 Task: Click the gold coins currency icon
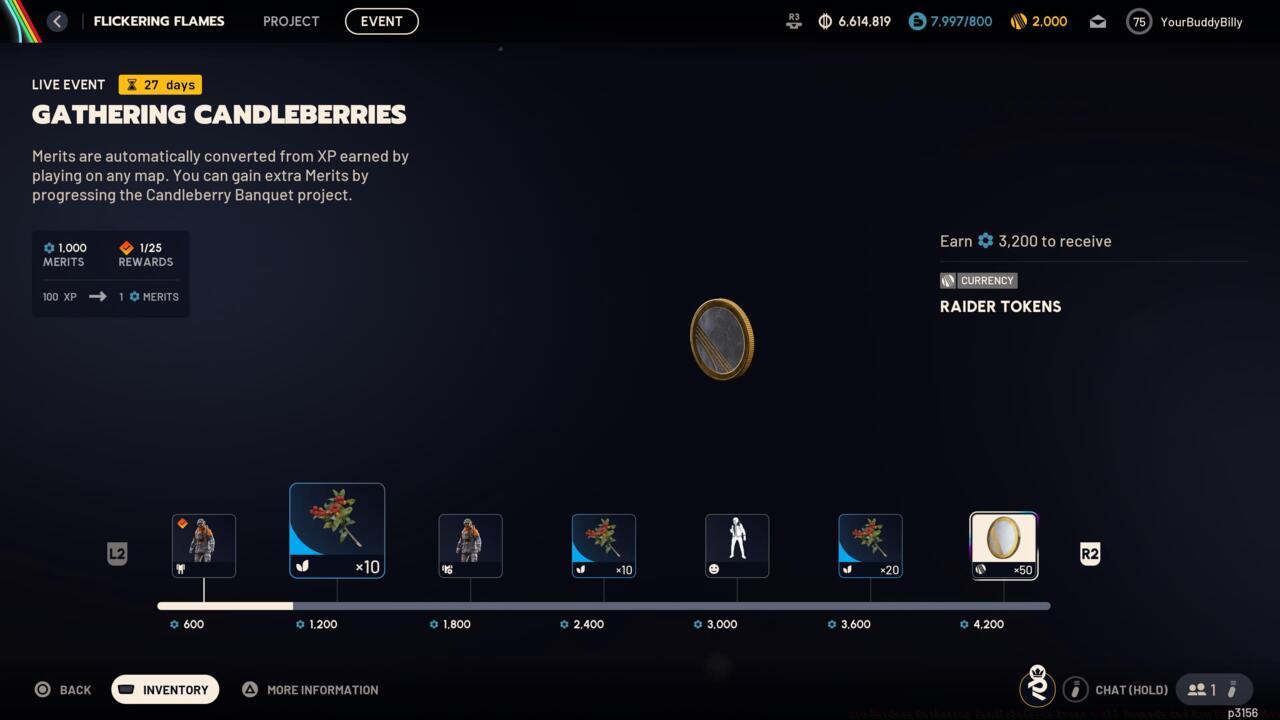(1019, 21)
